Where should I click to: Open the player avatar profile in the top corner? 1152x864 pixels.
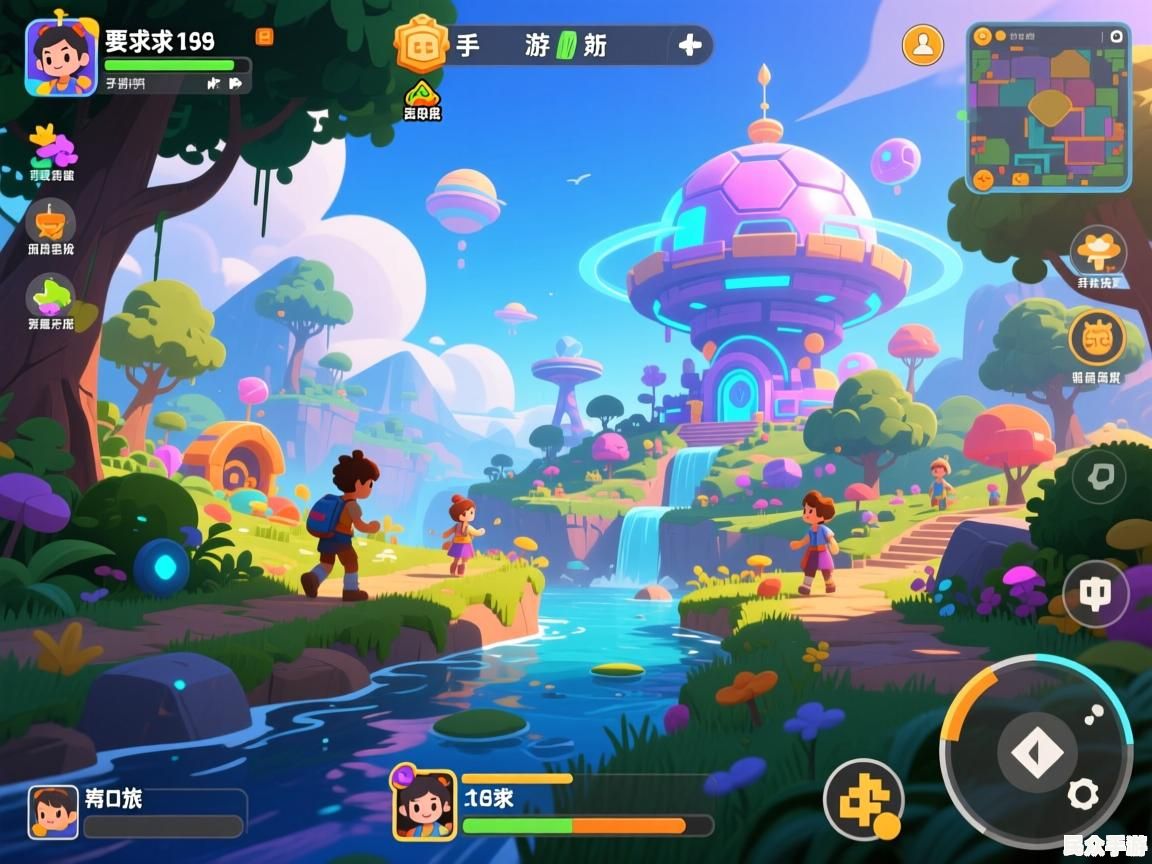pos(60,57)
